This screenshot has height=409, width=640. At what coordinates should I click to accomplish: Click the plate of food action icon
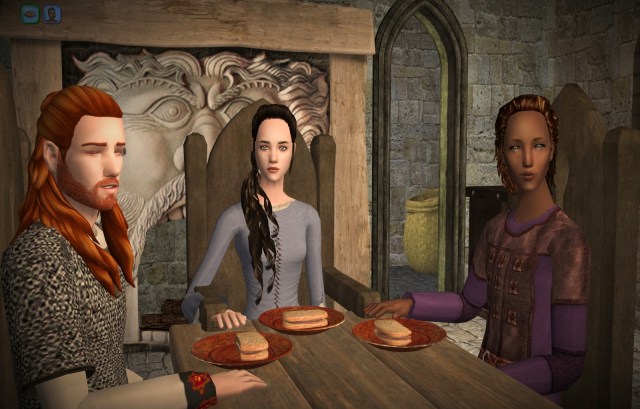click(30, 14)
